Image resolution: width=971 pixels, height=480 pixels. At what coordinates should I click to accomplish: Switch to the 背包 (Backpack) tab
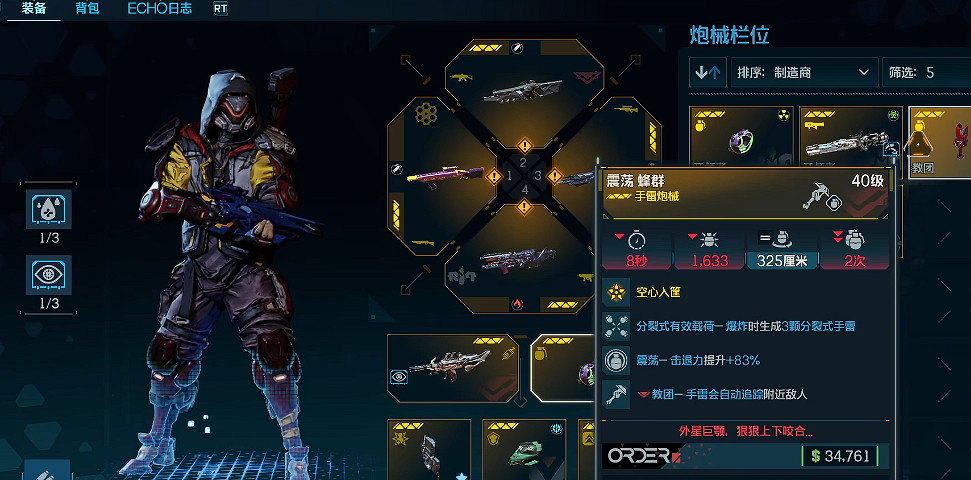87,8
